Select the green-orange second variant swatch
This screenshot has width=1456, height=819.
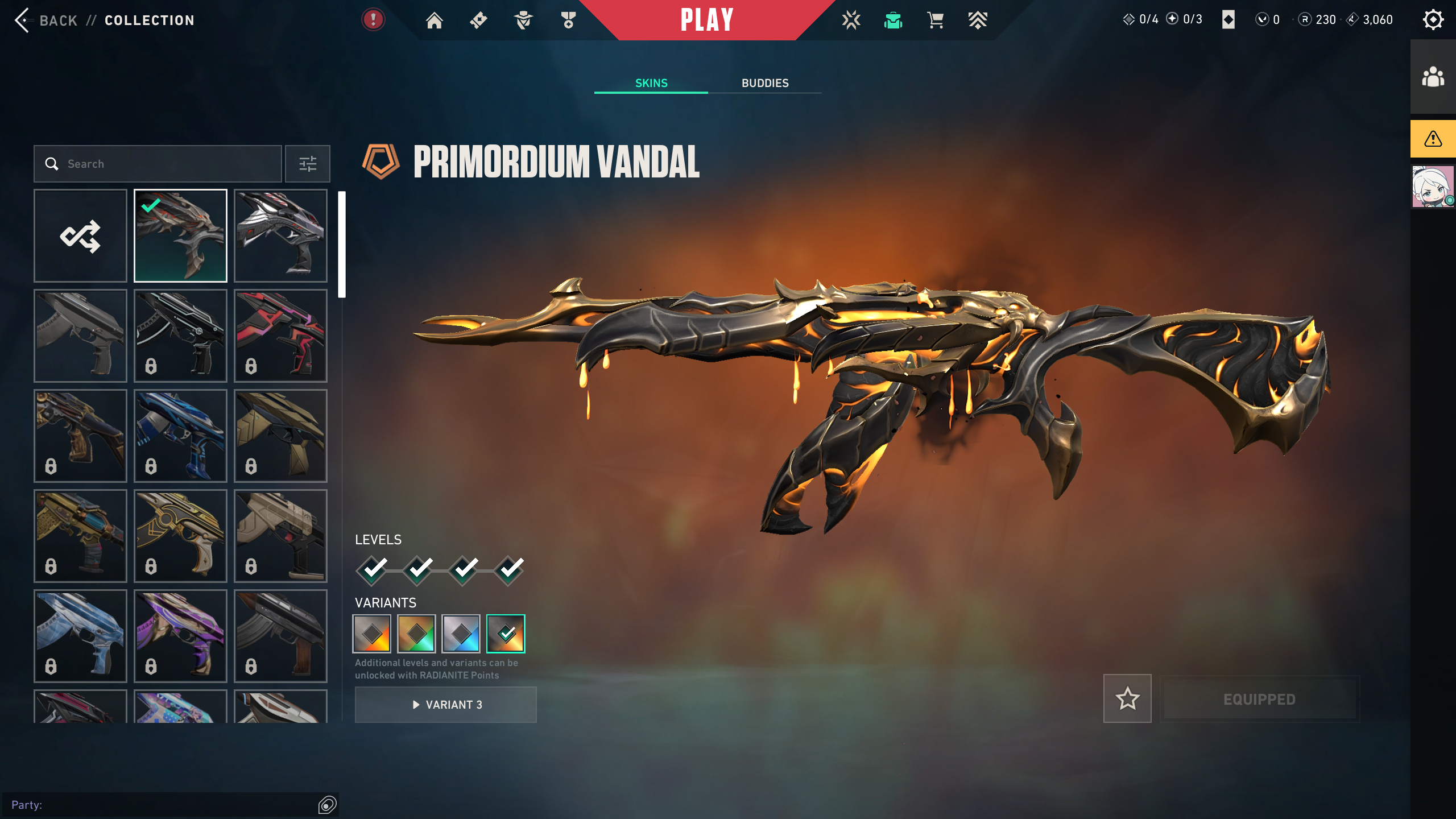click(416, 634)
